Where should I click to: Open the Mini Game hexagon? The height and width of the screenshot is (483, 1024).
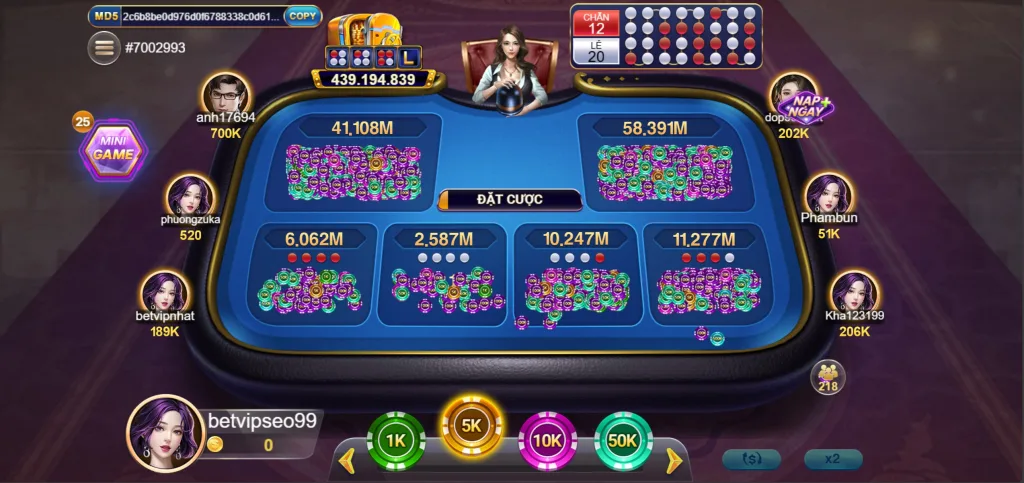point(113,153)
